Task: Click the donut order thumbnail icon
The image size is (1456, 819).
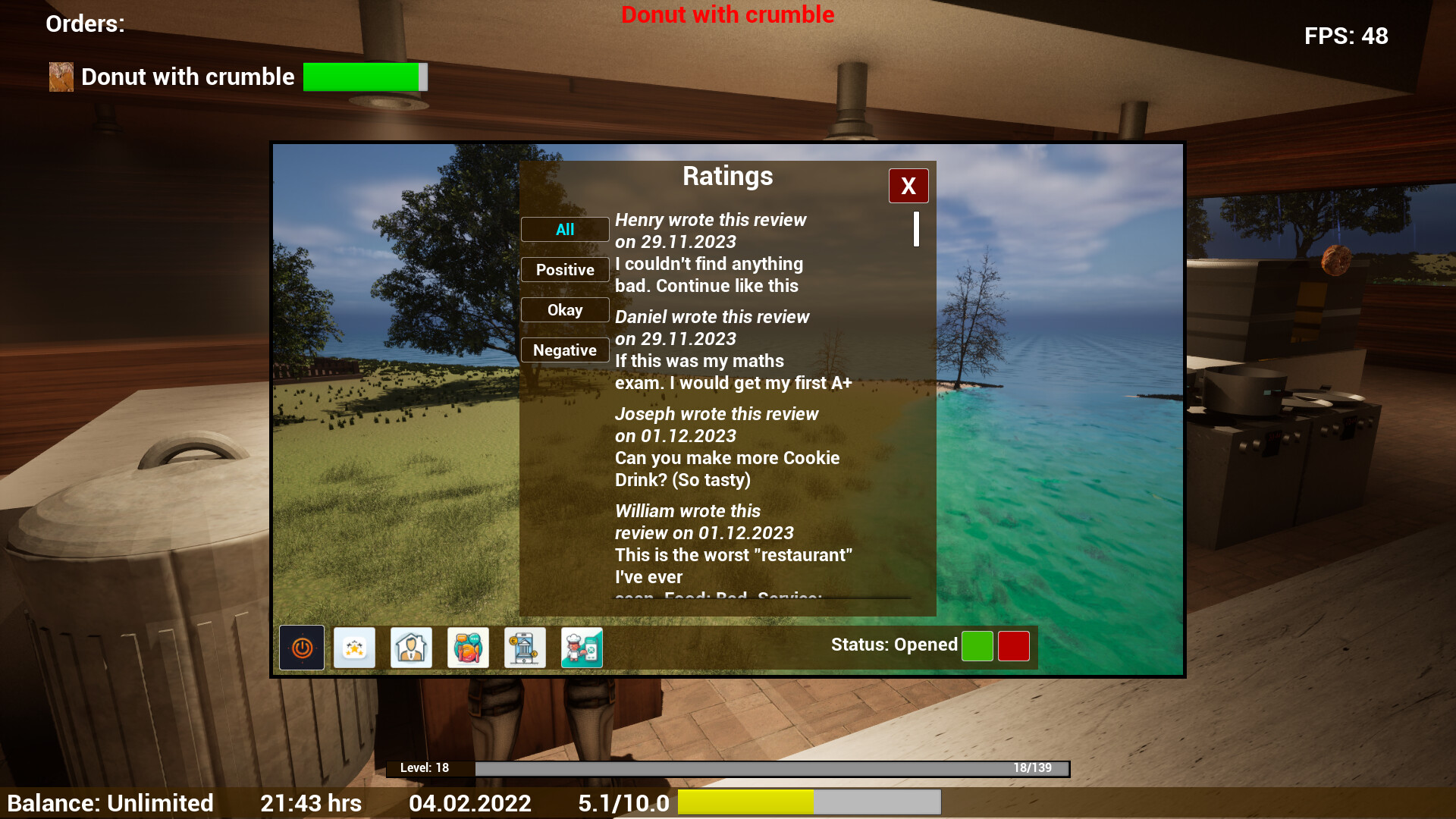Action: tap(61, 77)
